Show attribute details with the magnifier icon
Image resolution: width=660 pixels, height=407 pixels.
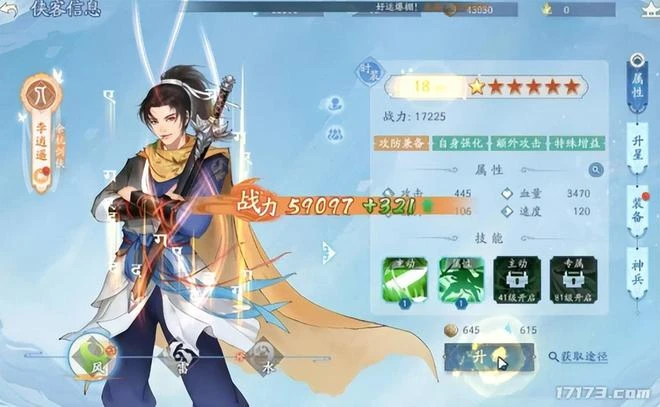click(596, 170)
